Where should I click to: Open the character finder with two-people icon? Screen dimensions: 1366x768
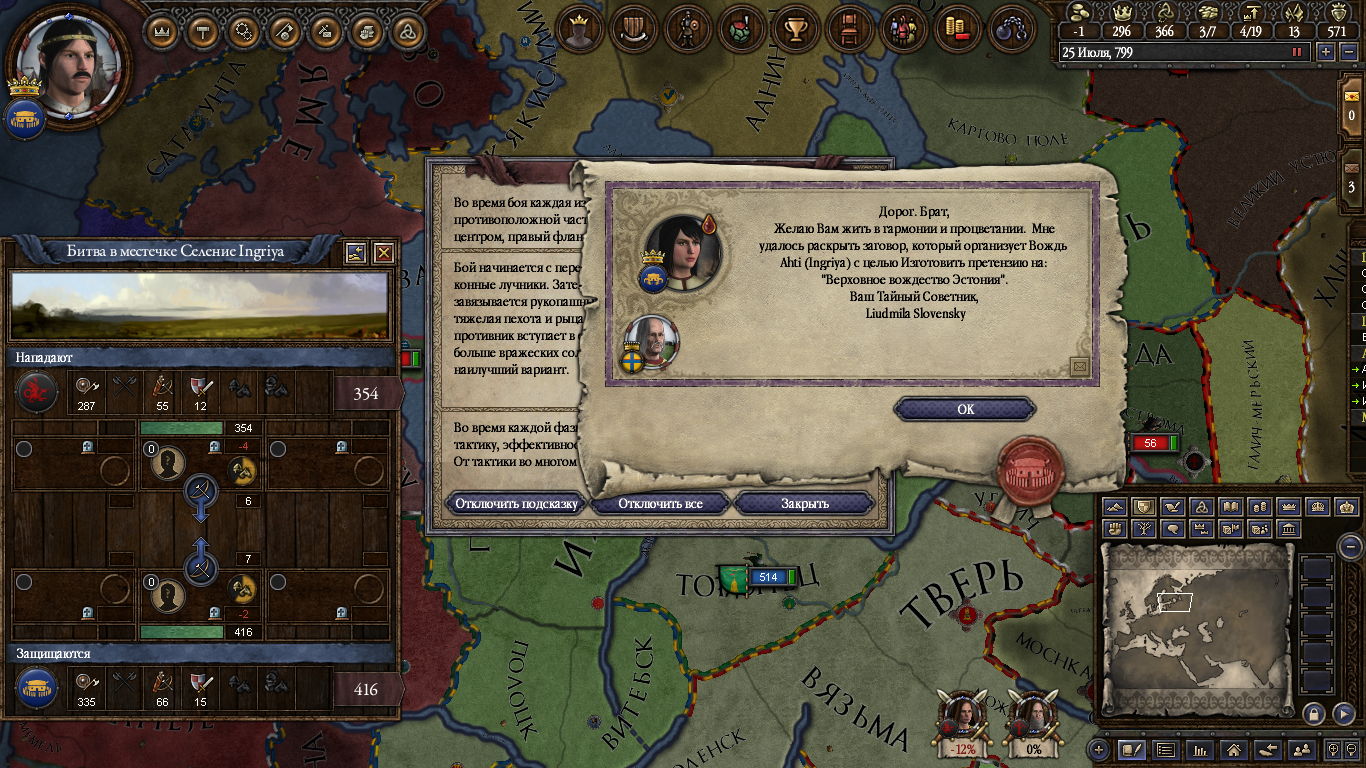point(1301,749)
